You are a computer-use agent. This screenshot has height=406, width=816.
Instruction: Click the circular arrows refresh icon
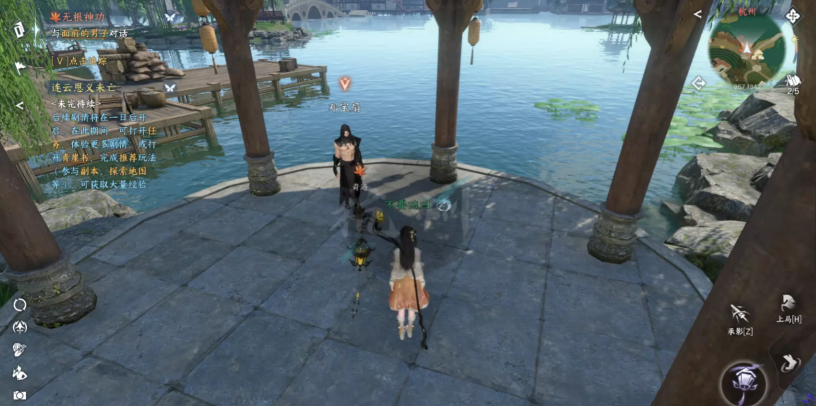click(x=20, y=304)
